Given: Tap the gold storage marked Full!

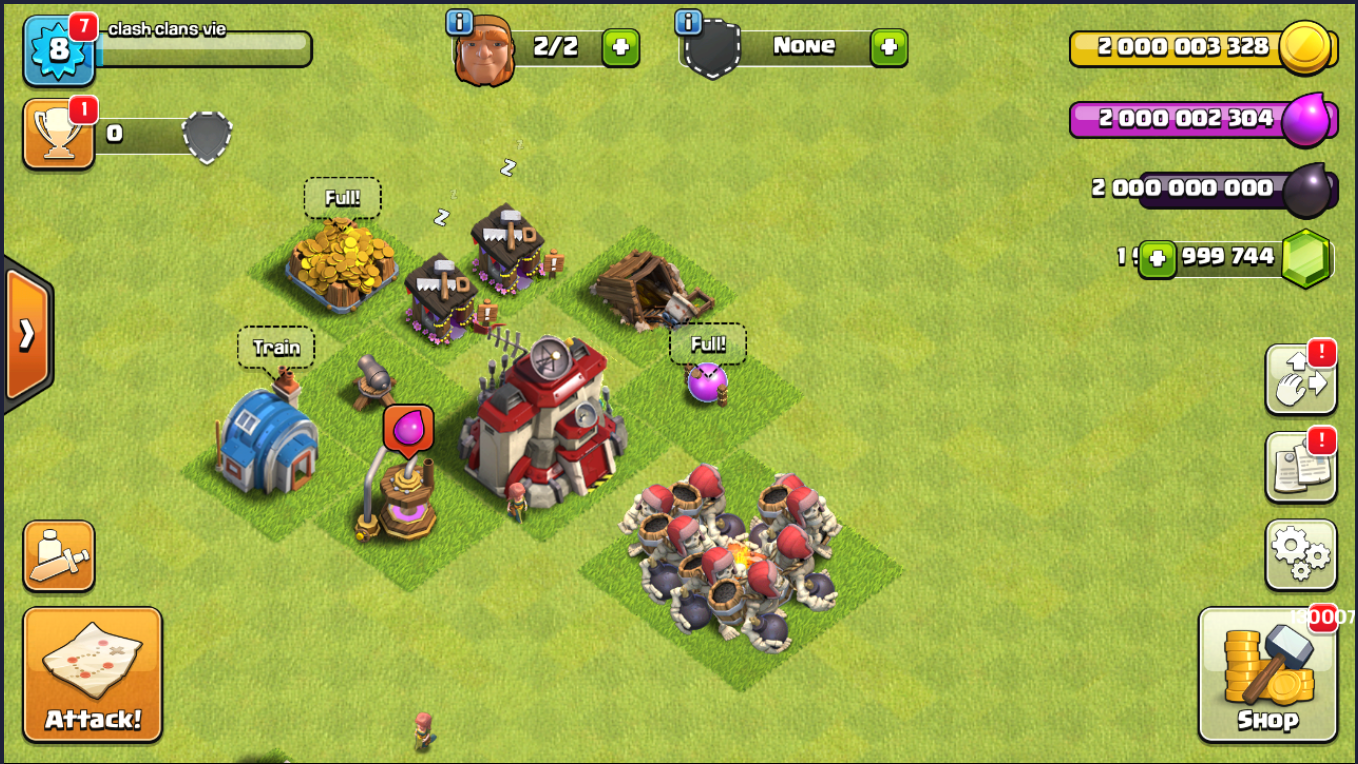Looking at the screenshot, I should point(345,197).
